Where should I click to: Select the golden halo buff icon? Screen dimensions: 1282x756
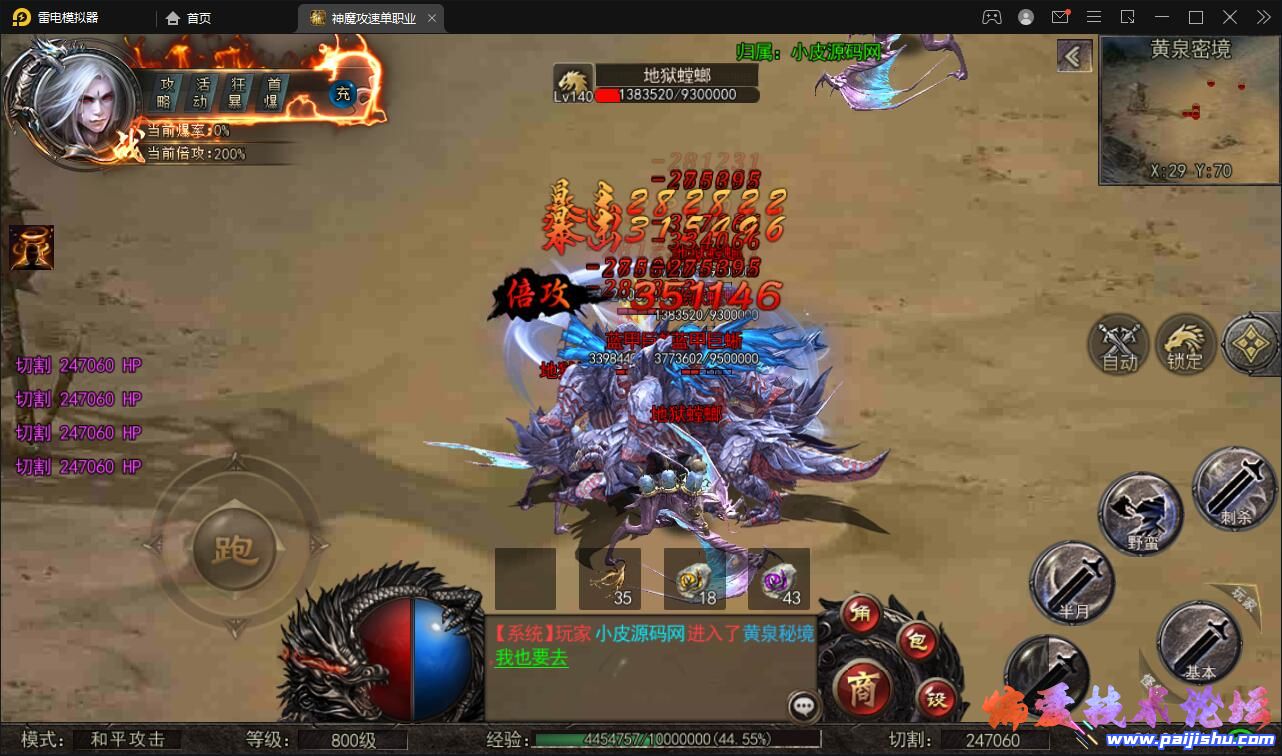(x=31, y=247)
